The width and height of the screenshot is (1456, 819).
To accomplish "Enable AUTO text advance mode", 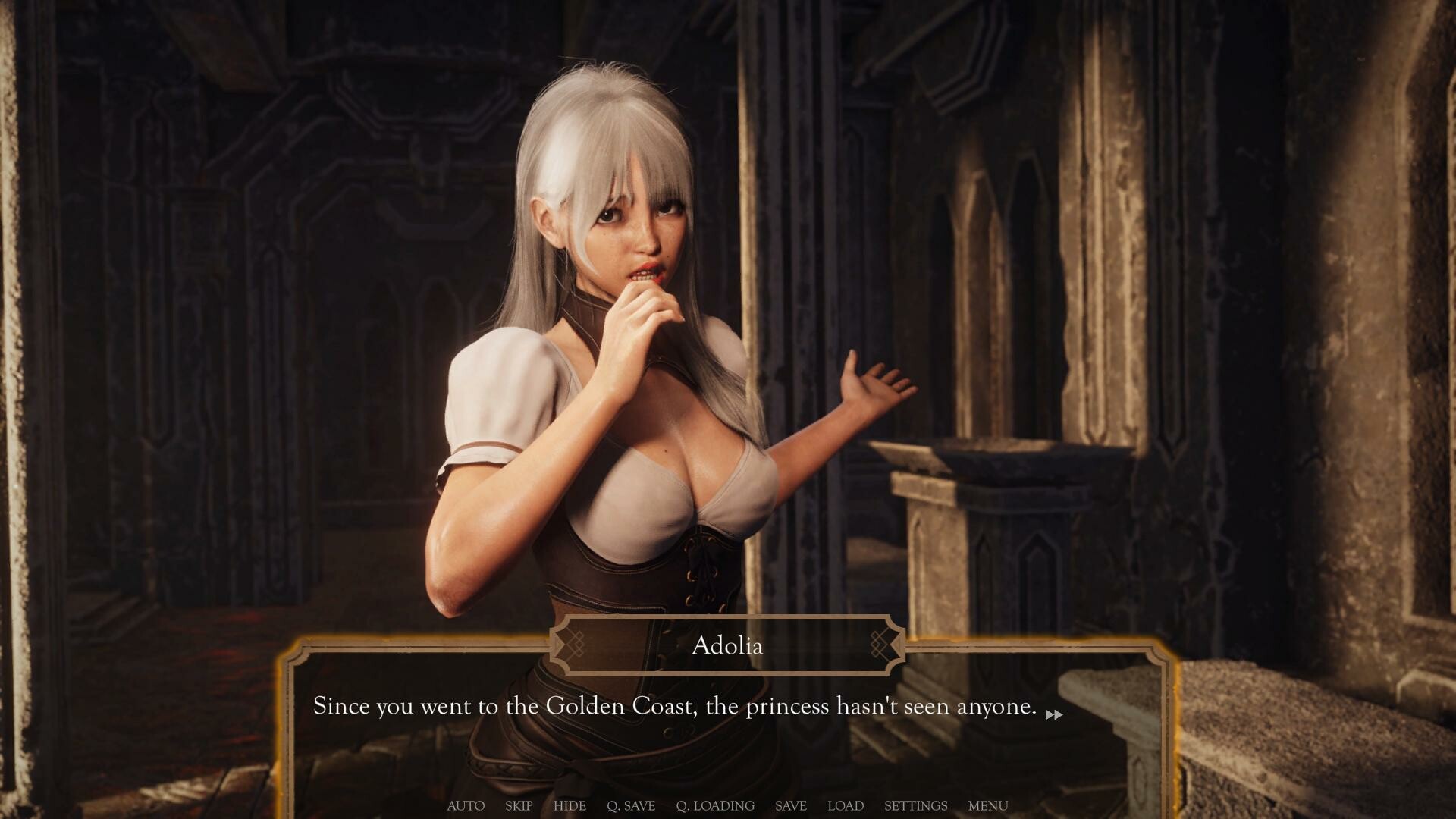I will [465, 806].
